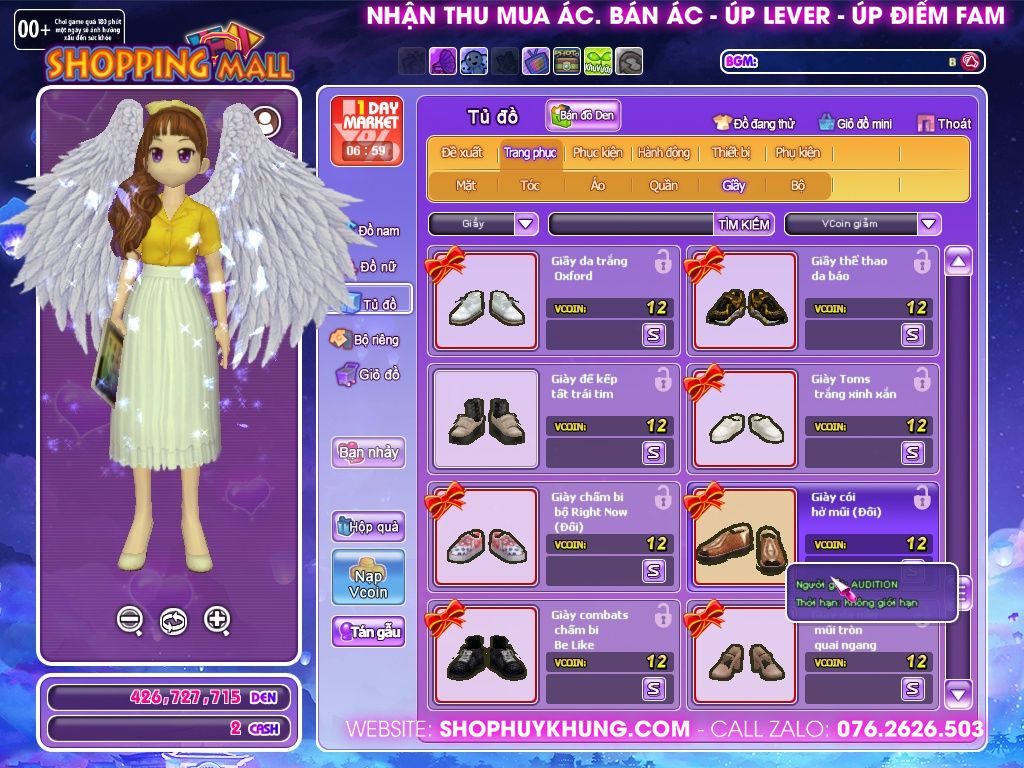
Task: Switch to the Đề xuất tab
Action: tap(462, 153)
